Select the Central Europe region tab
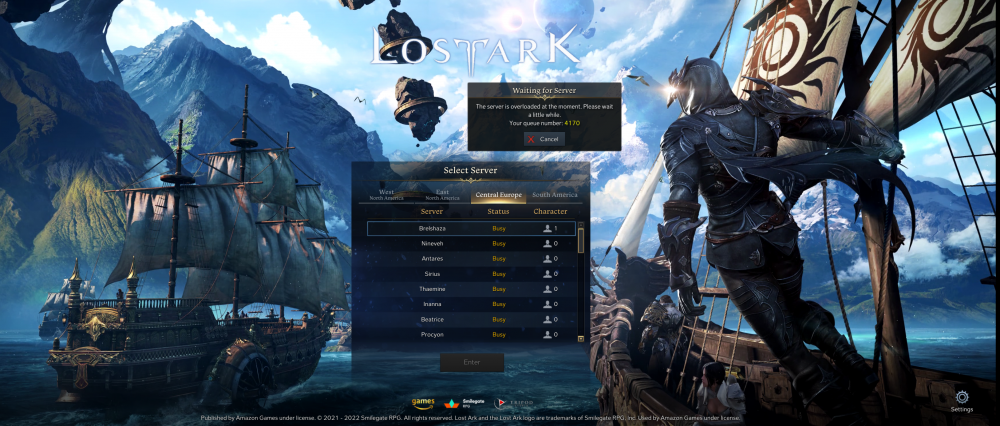 coord(498,196)
